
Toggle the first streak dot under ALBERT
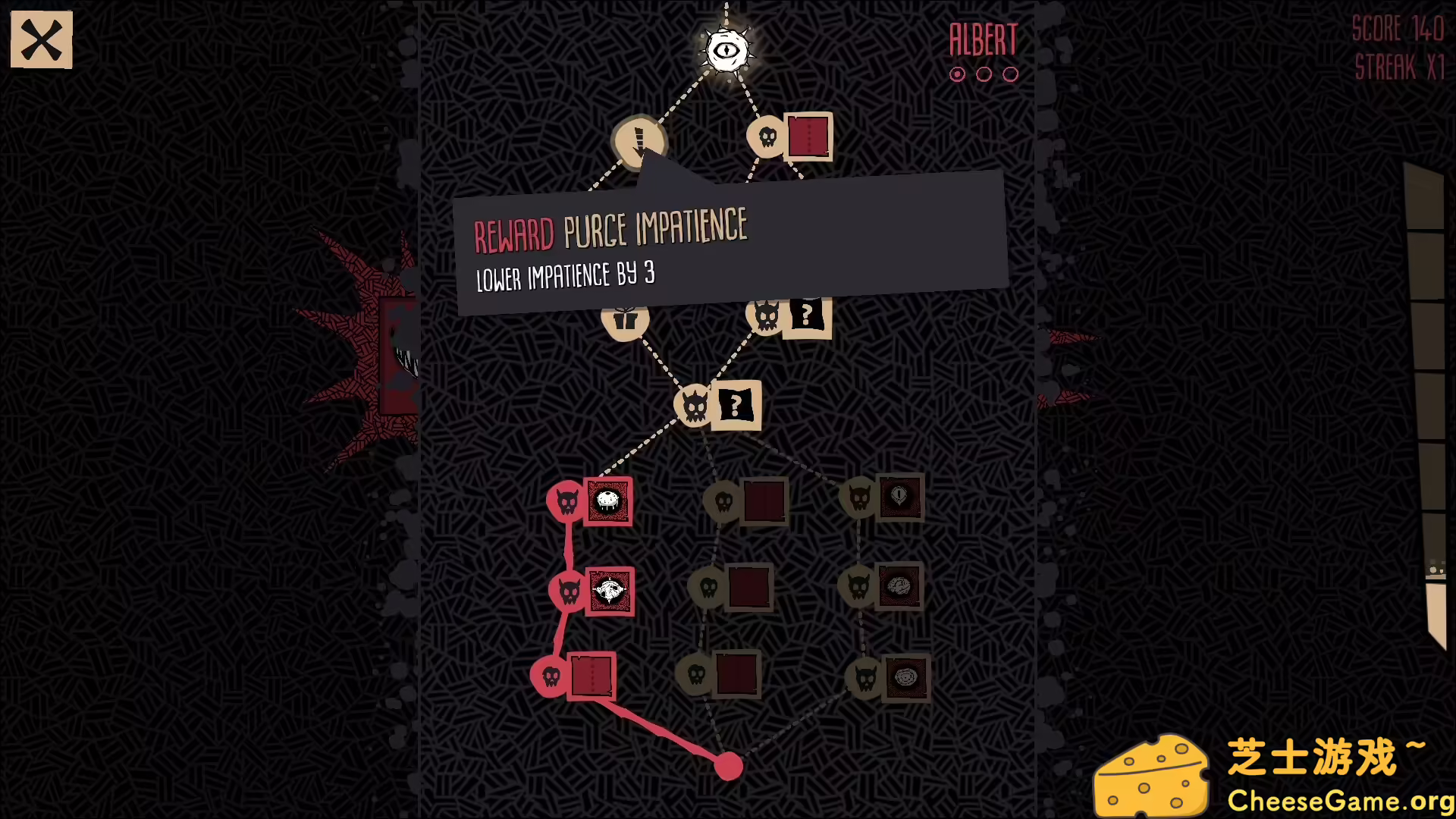(x=957, y=74)
